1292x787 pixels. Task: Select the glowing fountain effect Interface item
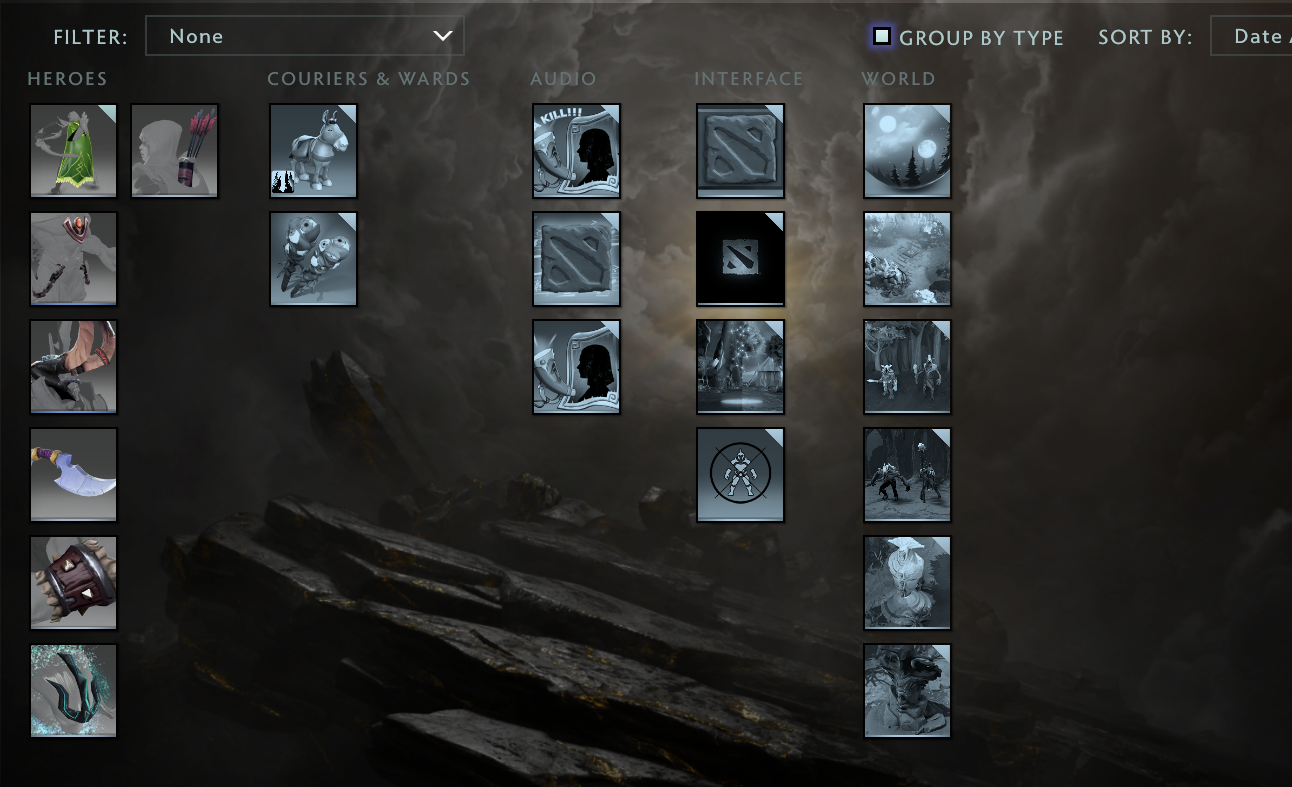click(740, 366)
